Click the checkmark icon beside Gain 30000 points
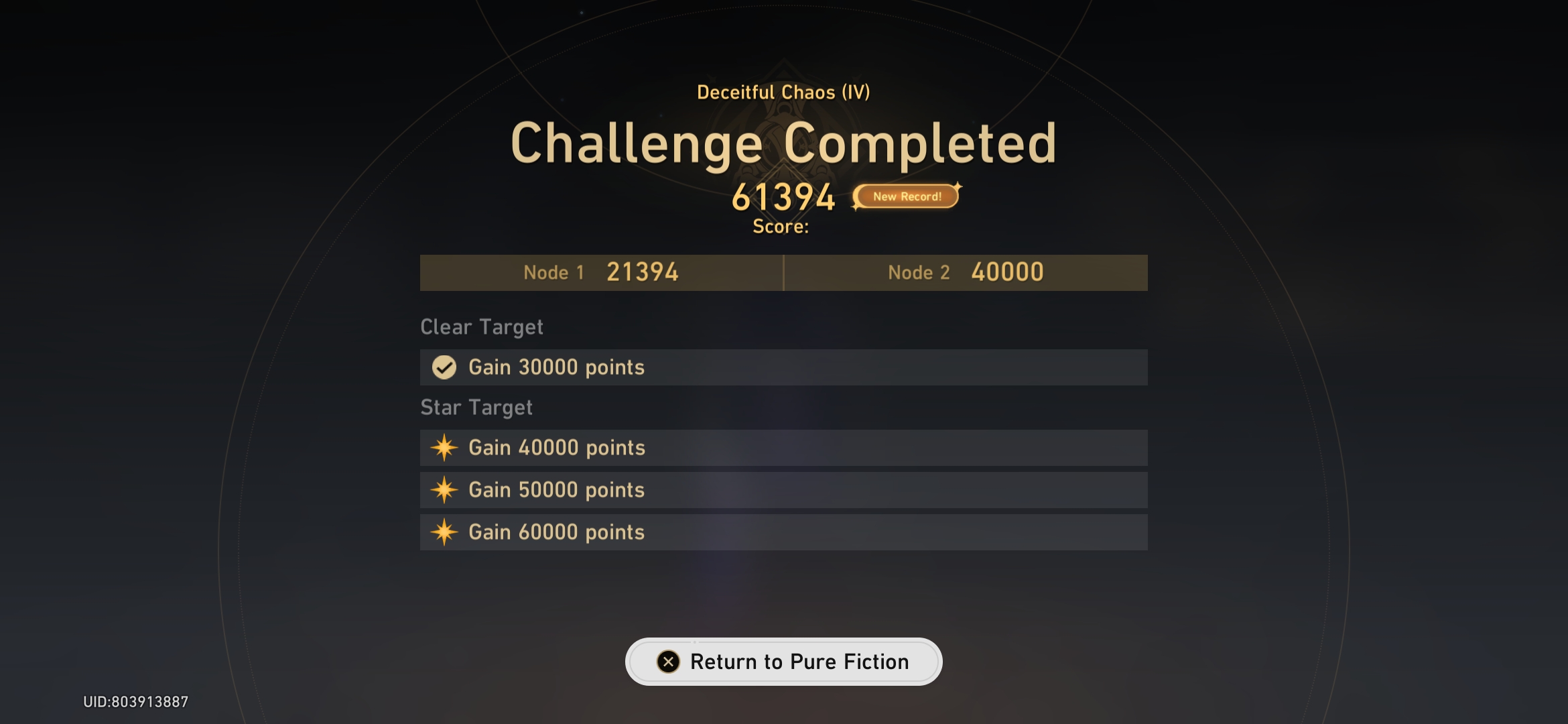The height and width of the screenshot is (724, 1568). (x=443, y=367)
